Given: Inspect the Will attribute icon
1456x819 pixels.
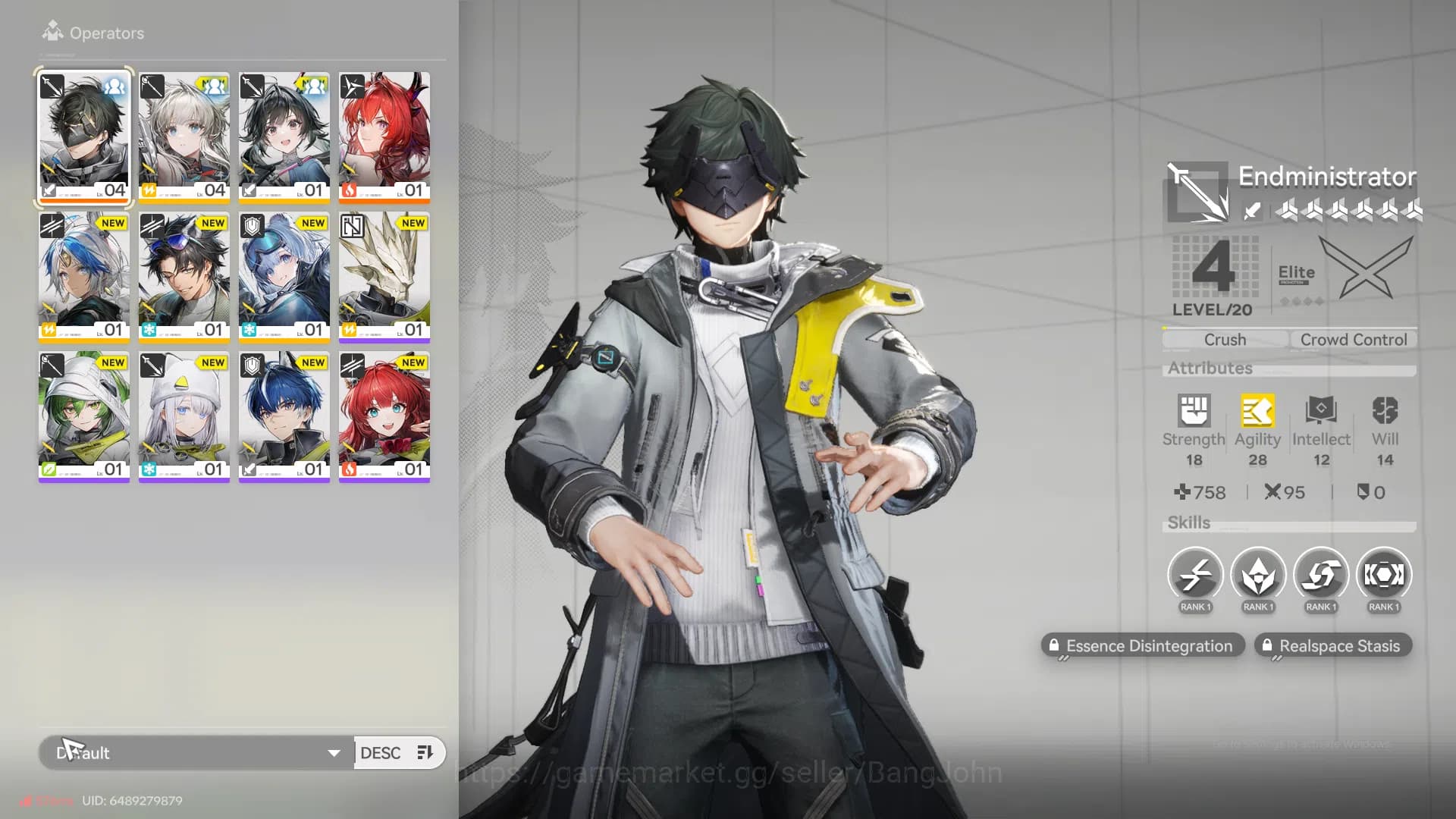Looking at the screenshot, I should 1385,411.
